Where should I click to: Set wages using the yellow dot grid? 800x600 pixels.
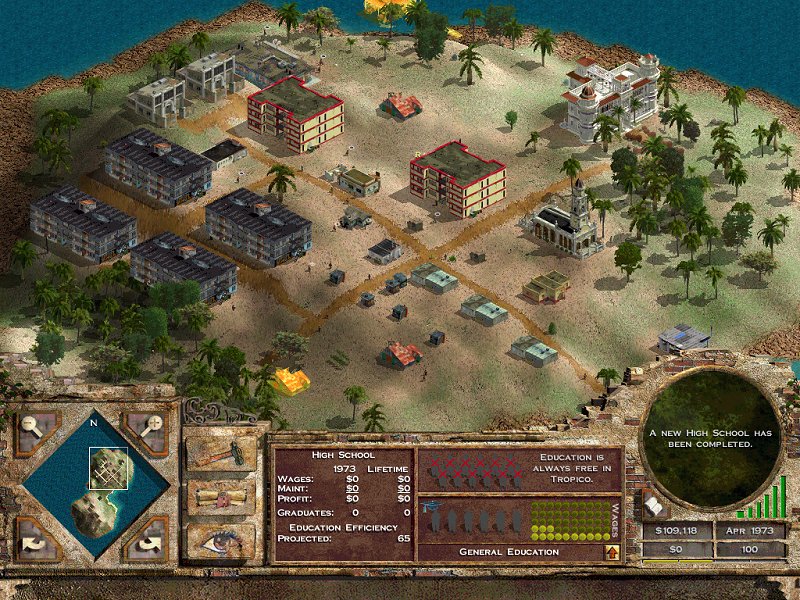(x=566, y=520)
